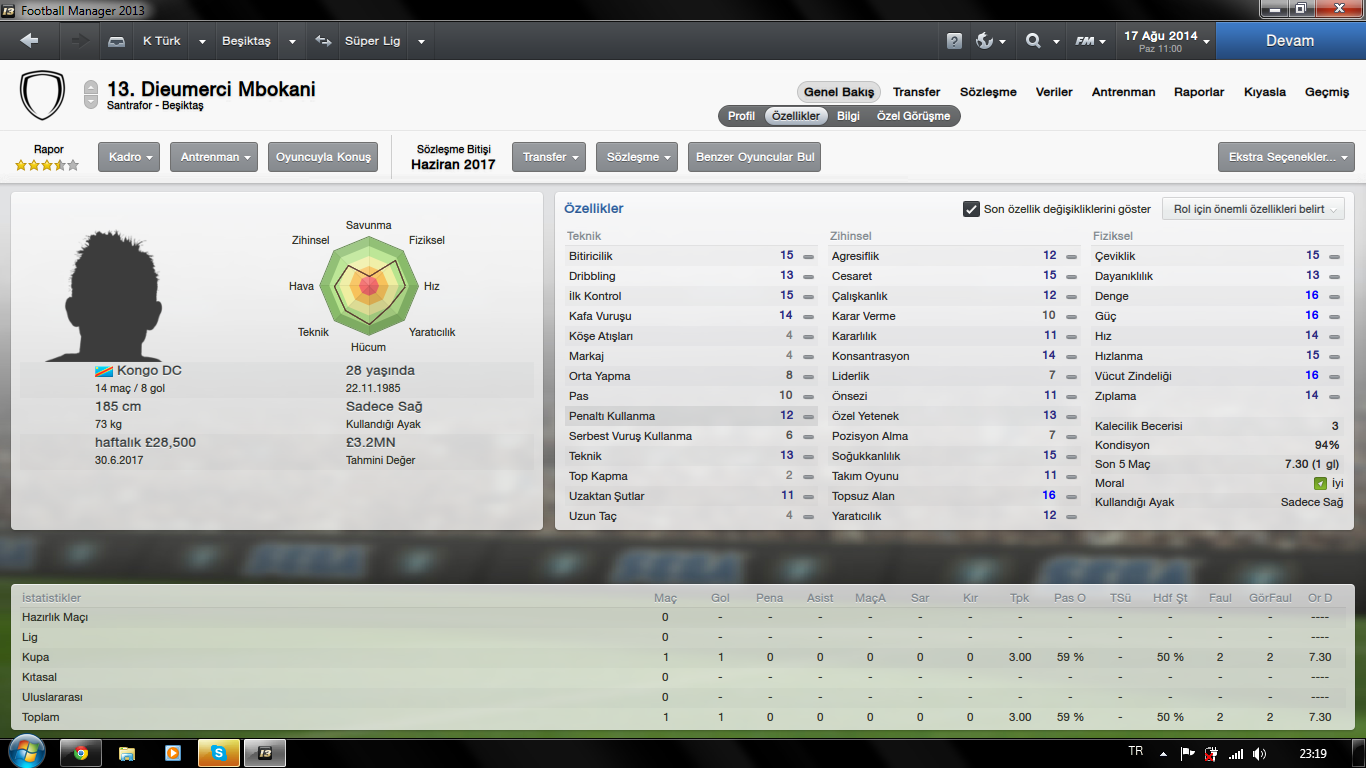Continue the game with the Devam button
The width and height of the screenshot is (1366, 768).
click(1289, 41)
